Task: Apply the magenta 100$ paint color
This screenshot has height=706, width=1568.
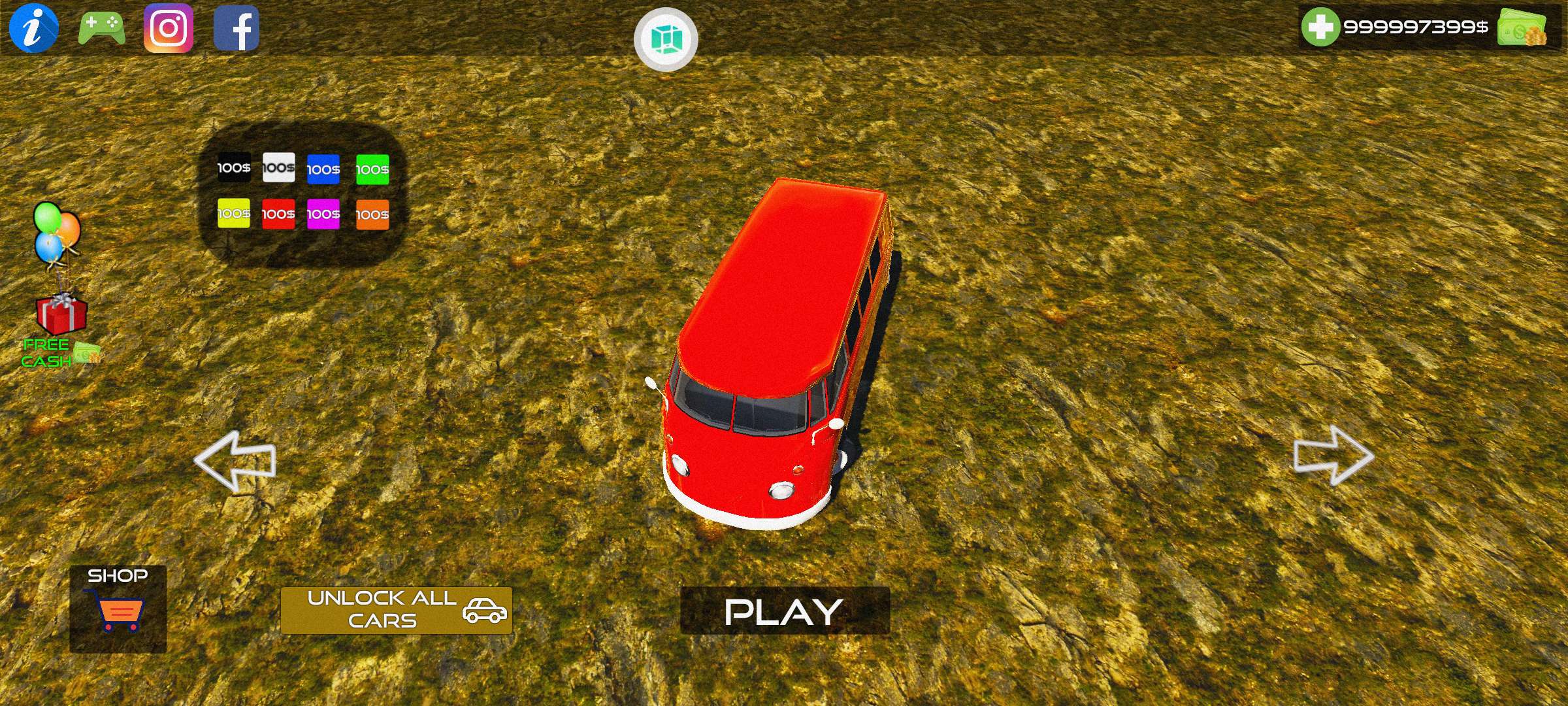Action: [323, 214]
